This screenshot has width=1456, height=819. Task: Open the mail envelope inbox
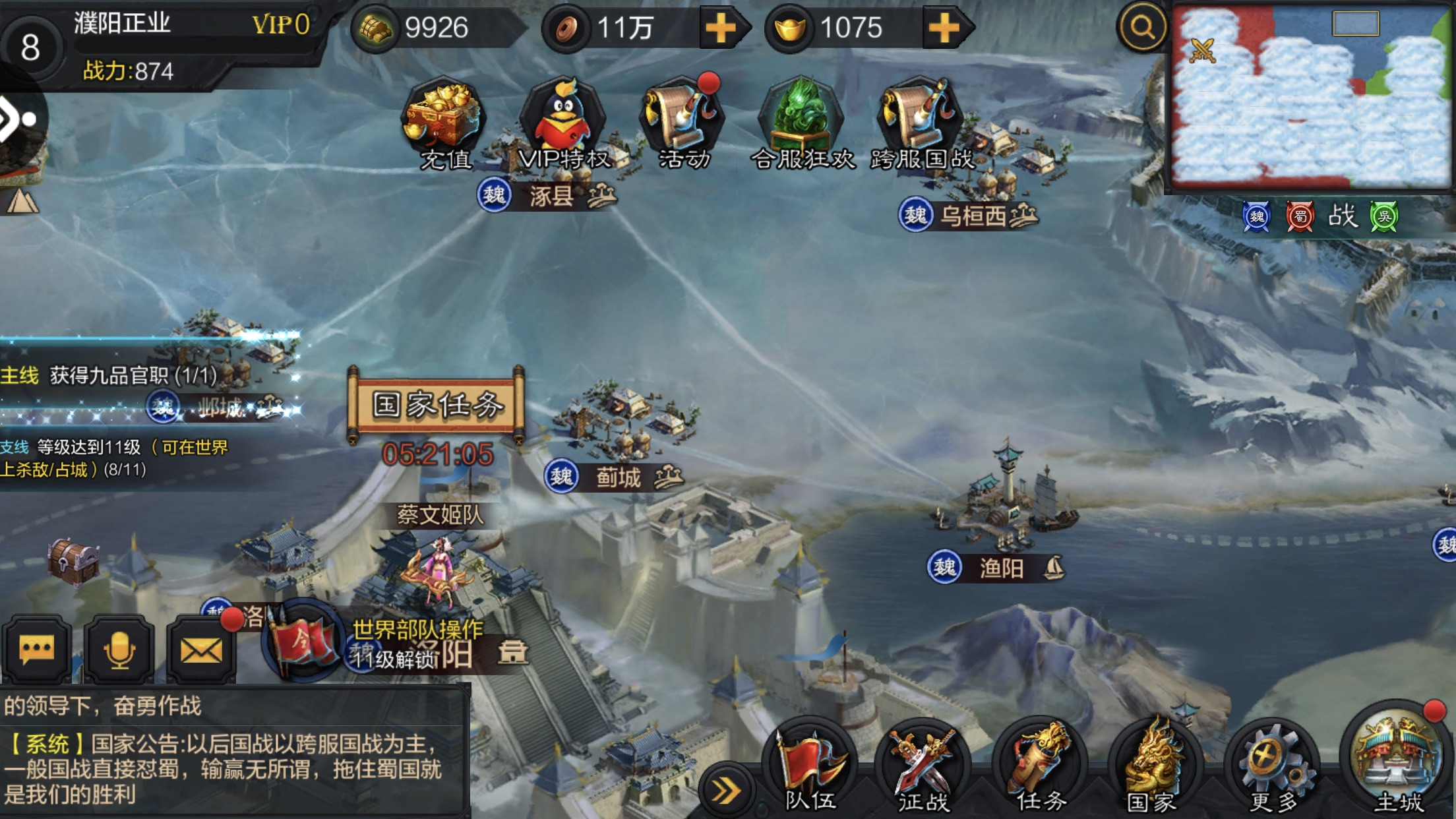pos(201,650)
